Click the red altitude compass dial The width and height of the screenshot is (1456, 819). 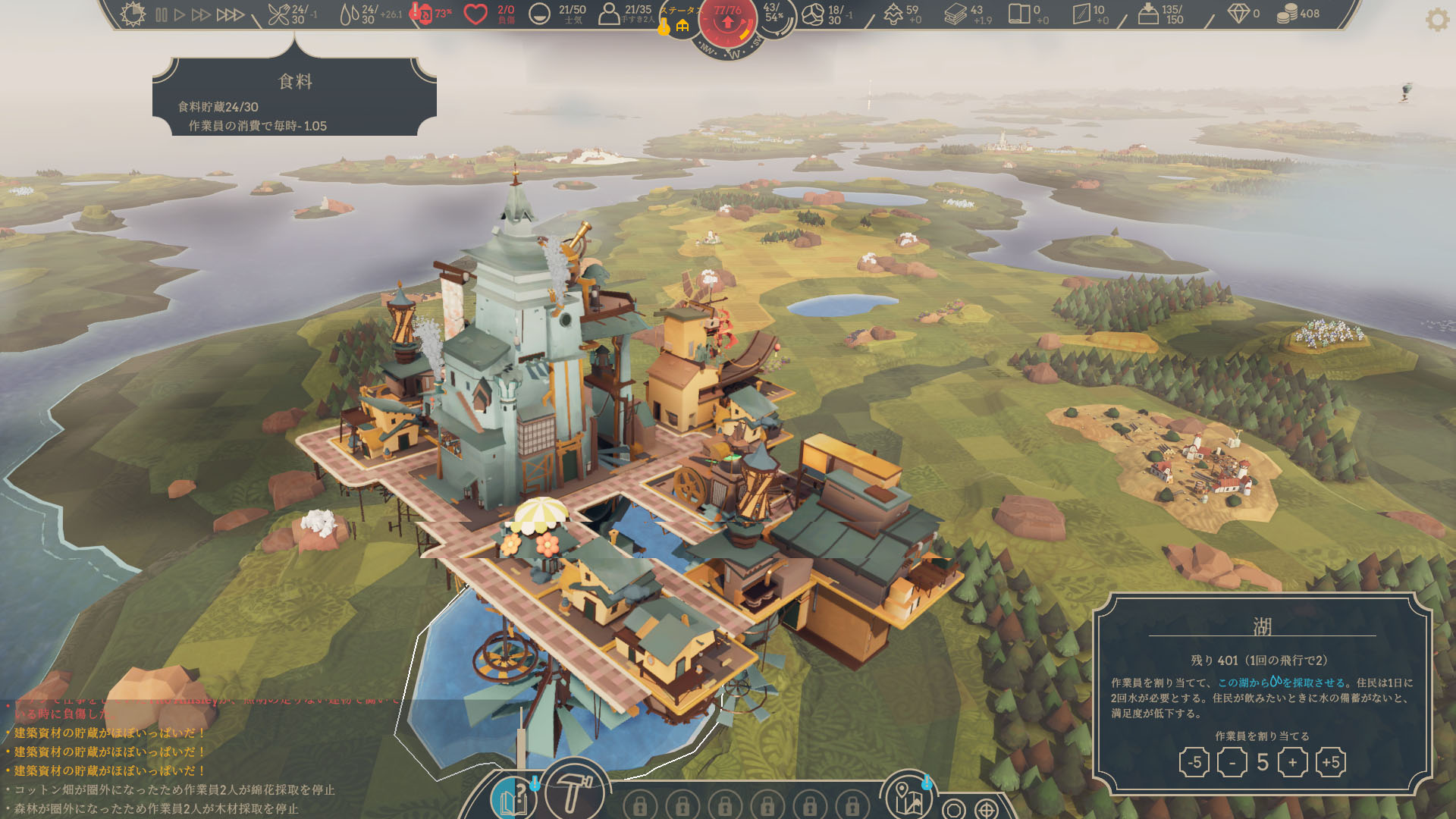click(x=727, y=23)
